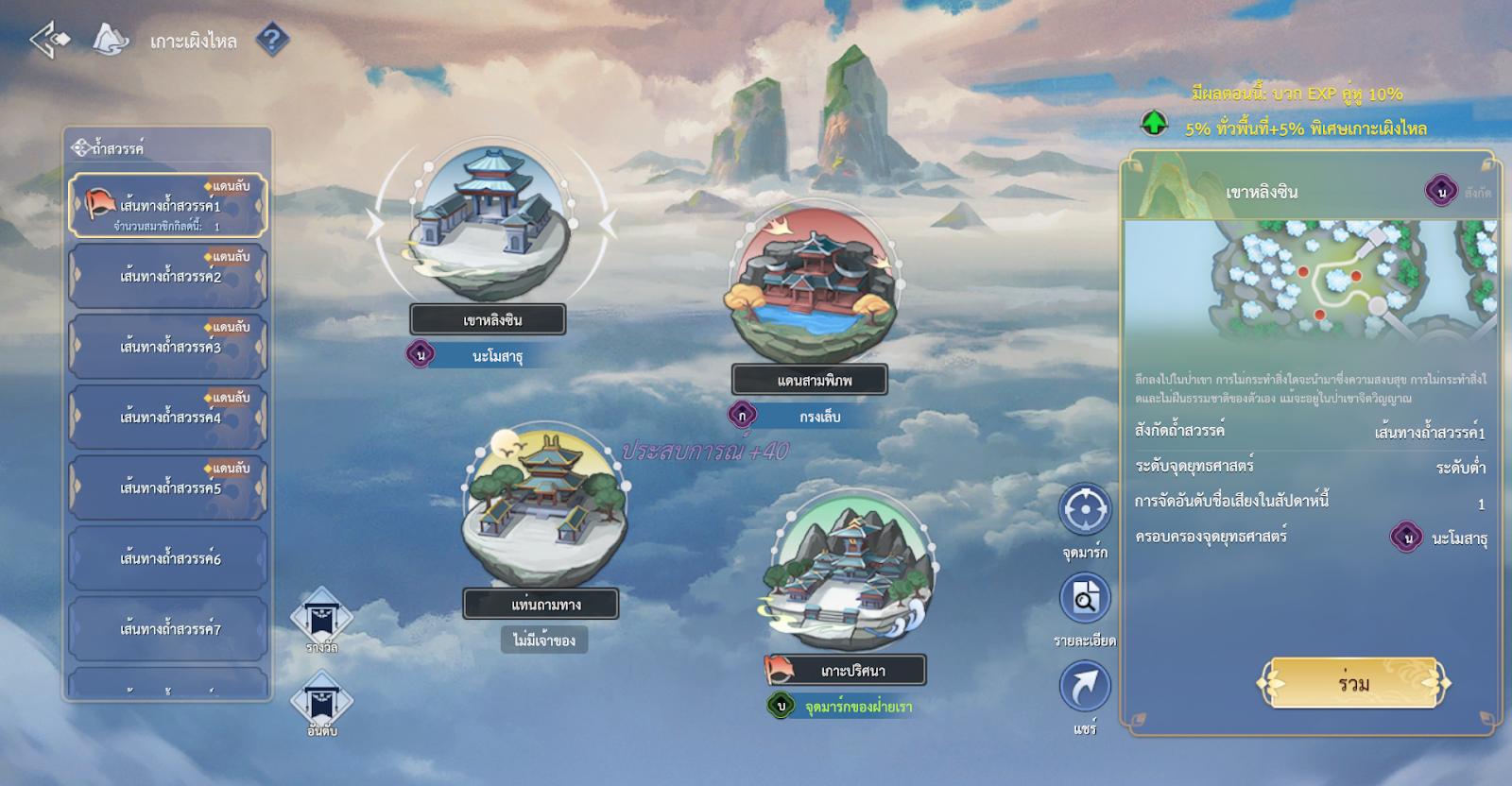Select เส้นทางถ้ำสวรรค์5 in the list

[168, 487]
